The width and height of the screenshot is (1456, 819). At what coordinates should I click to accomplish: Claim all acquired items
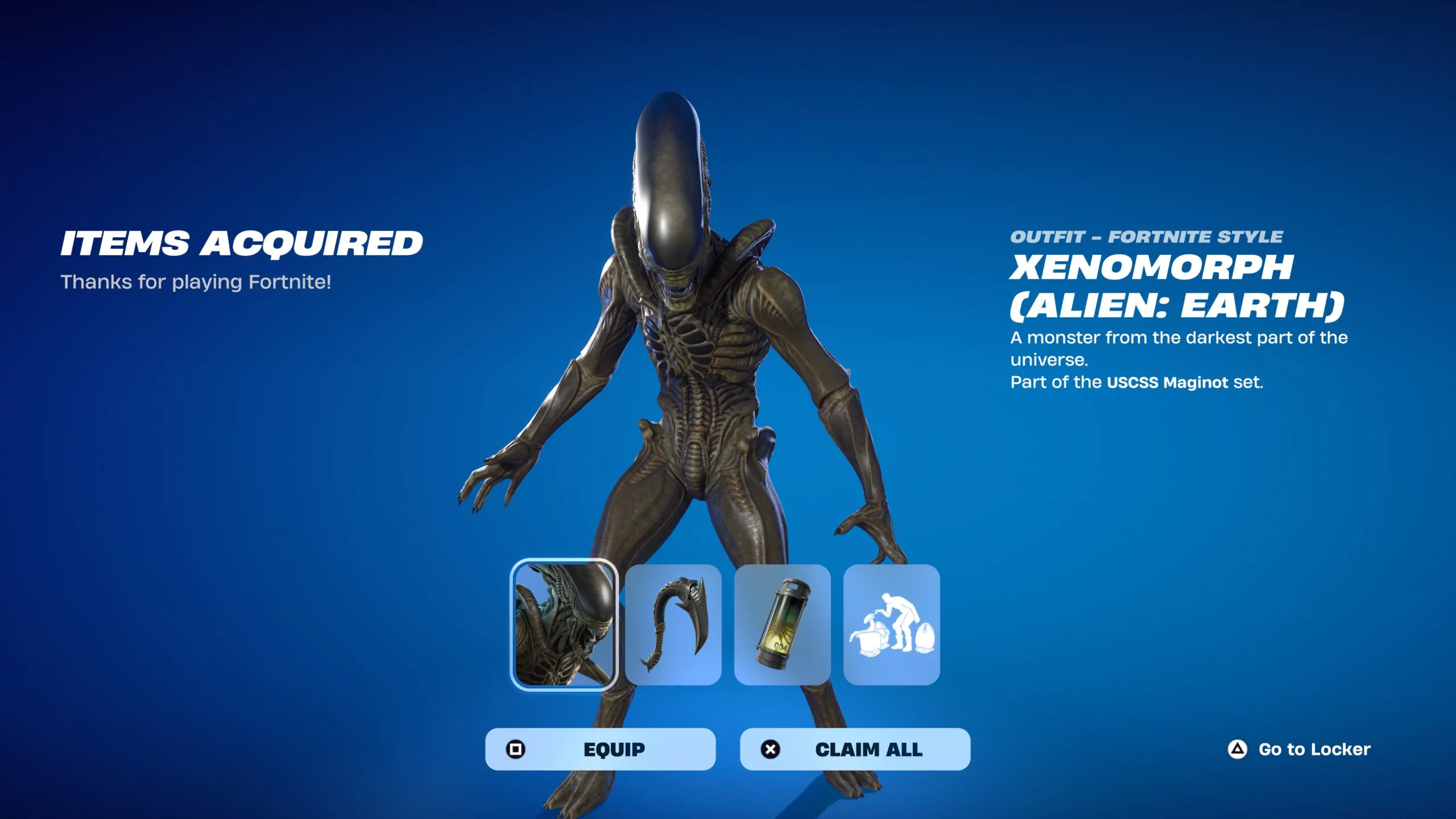(855, 749)
